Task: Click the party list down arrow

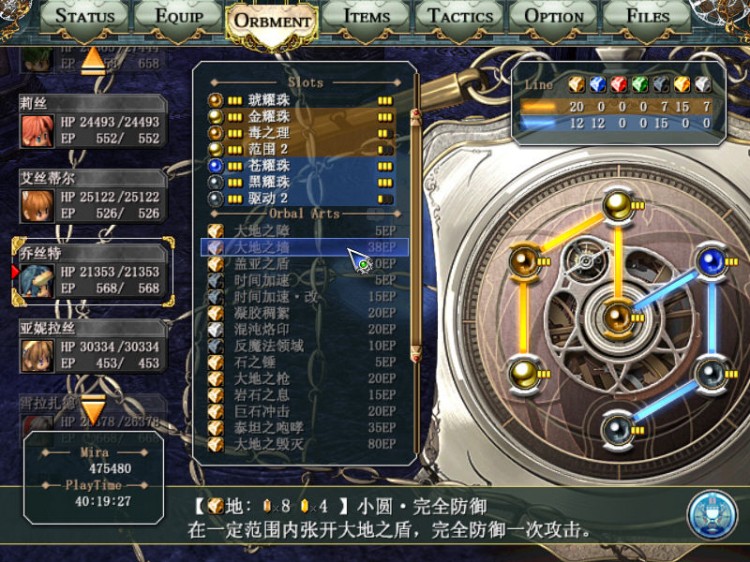Action: 92,410
